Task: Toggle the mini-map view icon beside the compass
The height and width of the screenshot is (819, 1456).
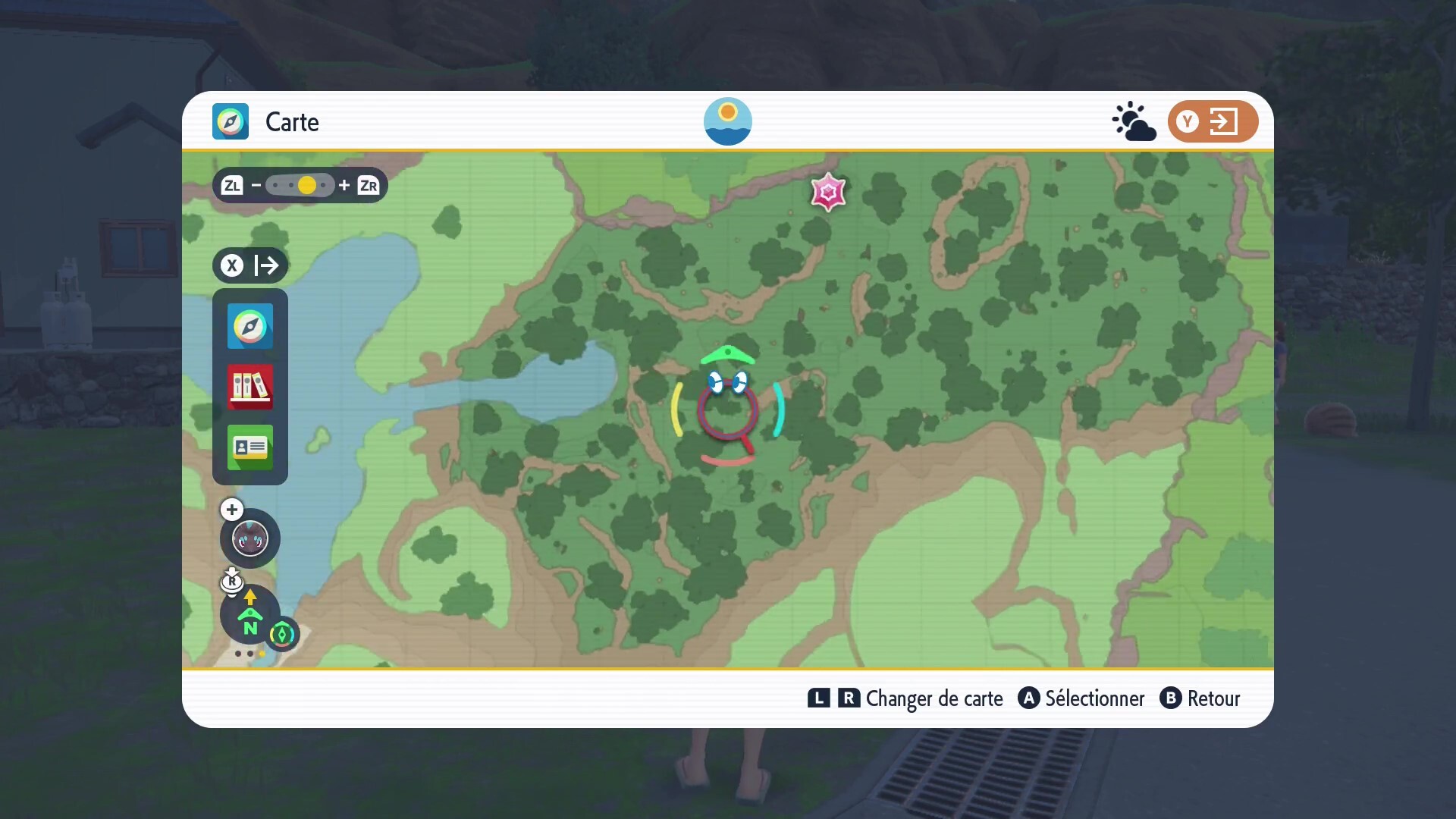Action: point(282,634)
